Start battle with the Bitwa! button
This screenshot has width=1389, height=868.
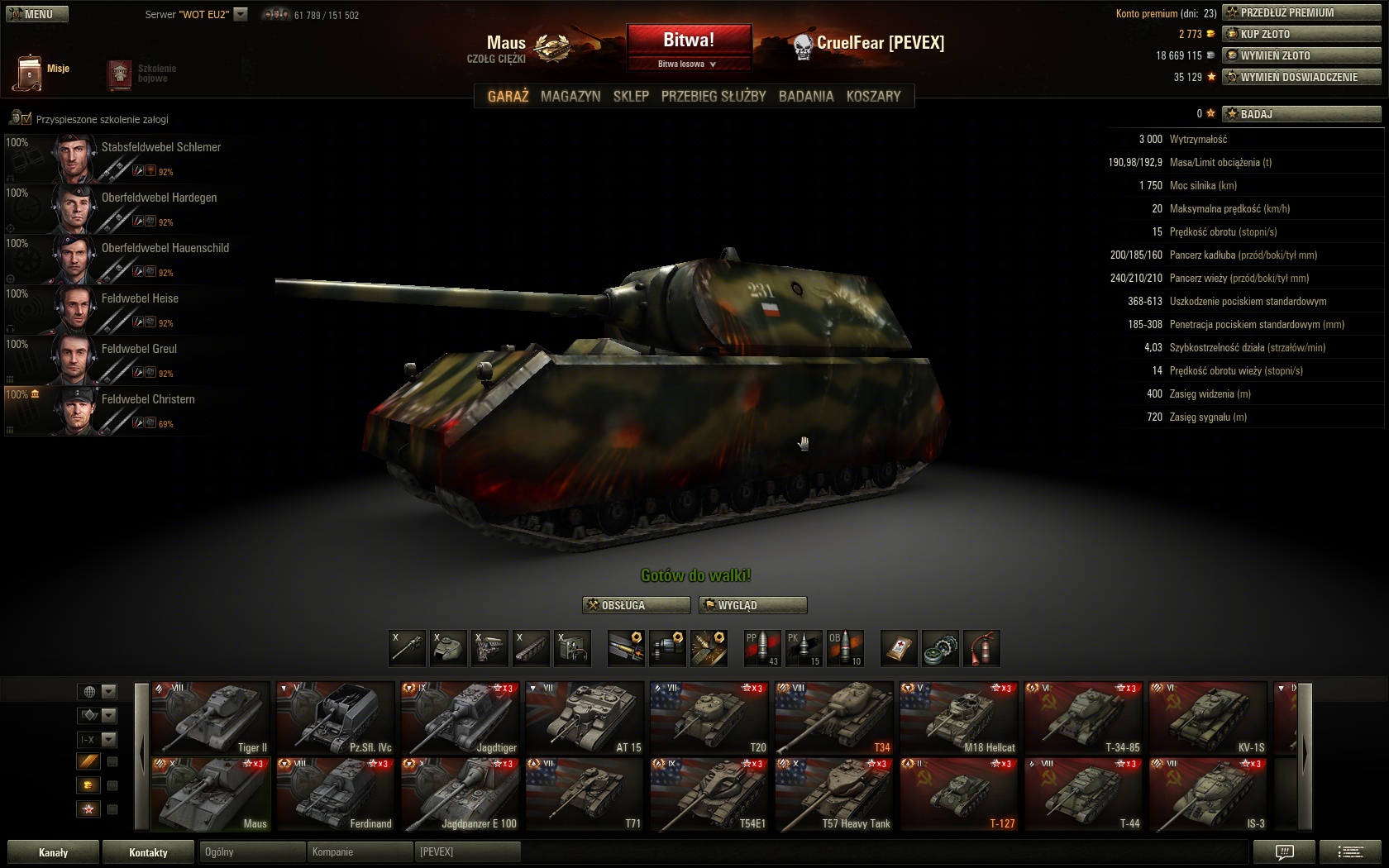[x=689, y=41]
